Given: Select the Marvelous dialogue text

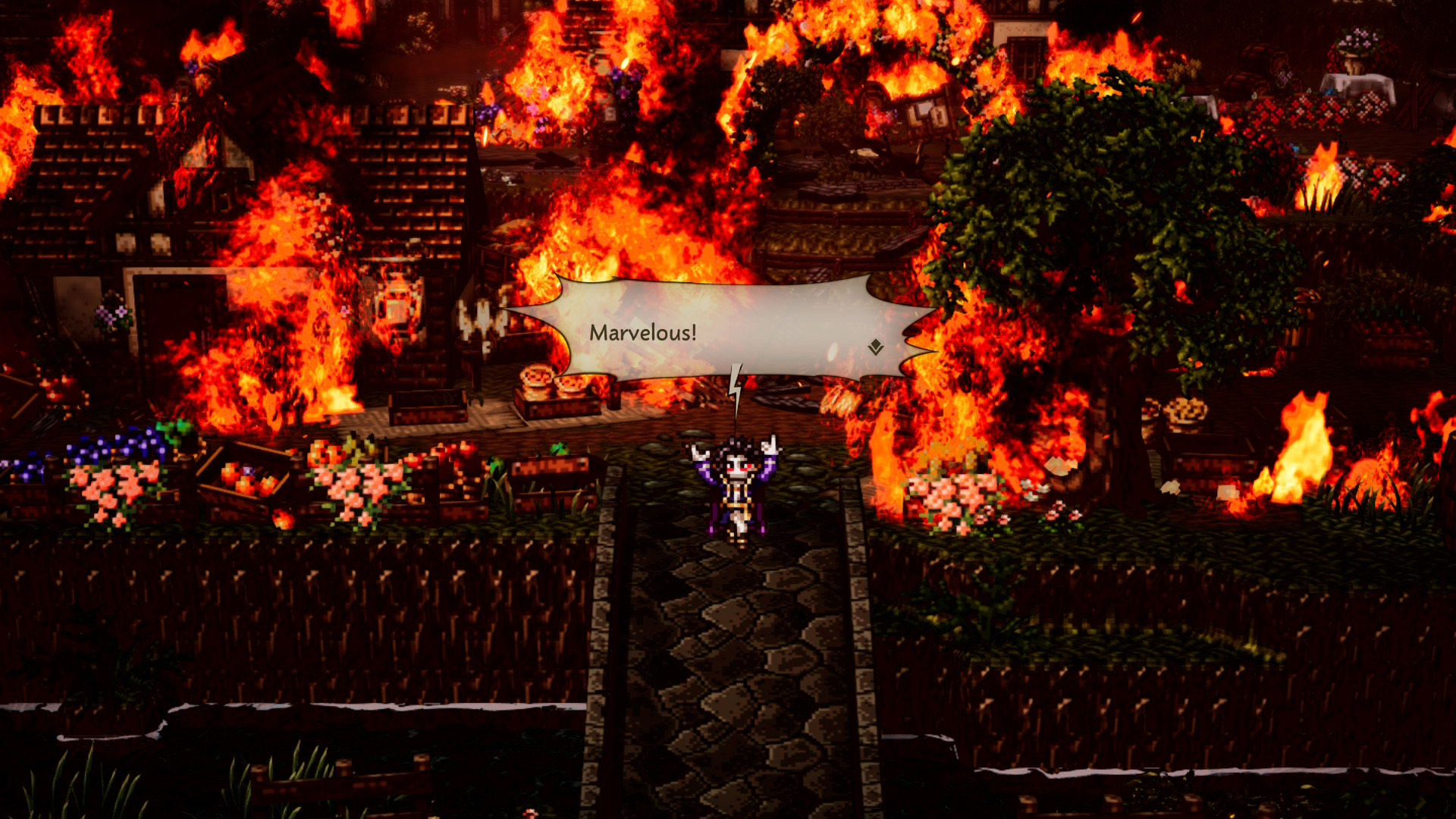Looking at the screenshot, I should 643,331.
